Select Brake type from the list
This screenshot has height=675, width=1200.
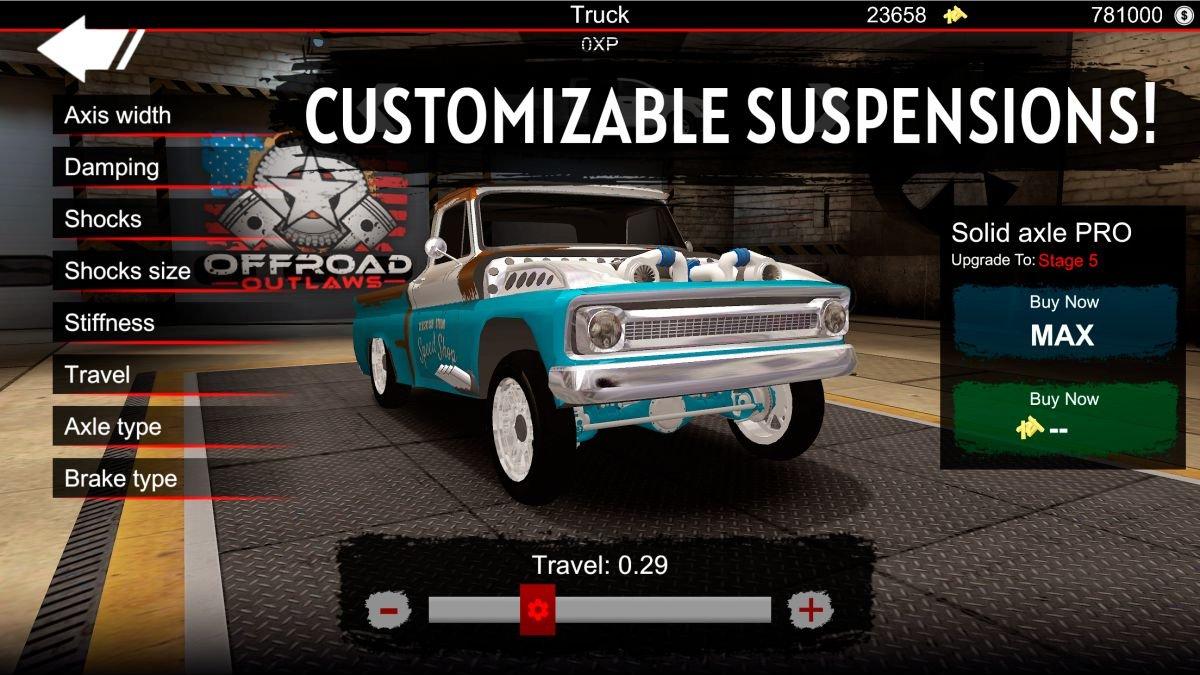121,479
